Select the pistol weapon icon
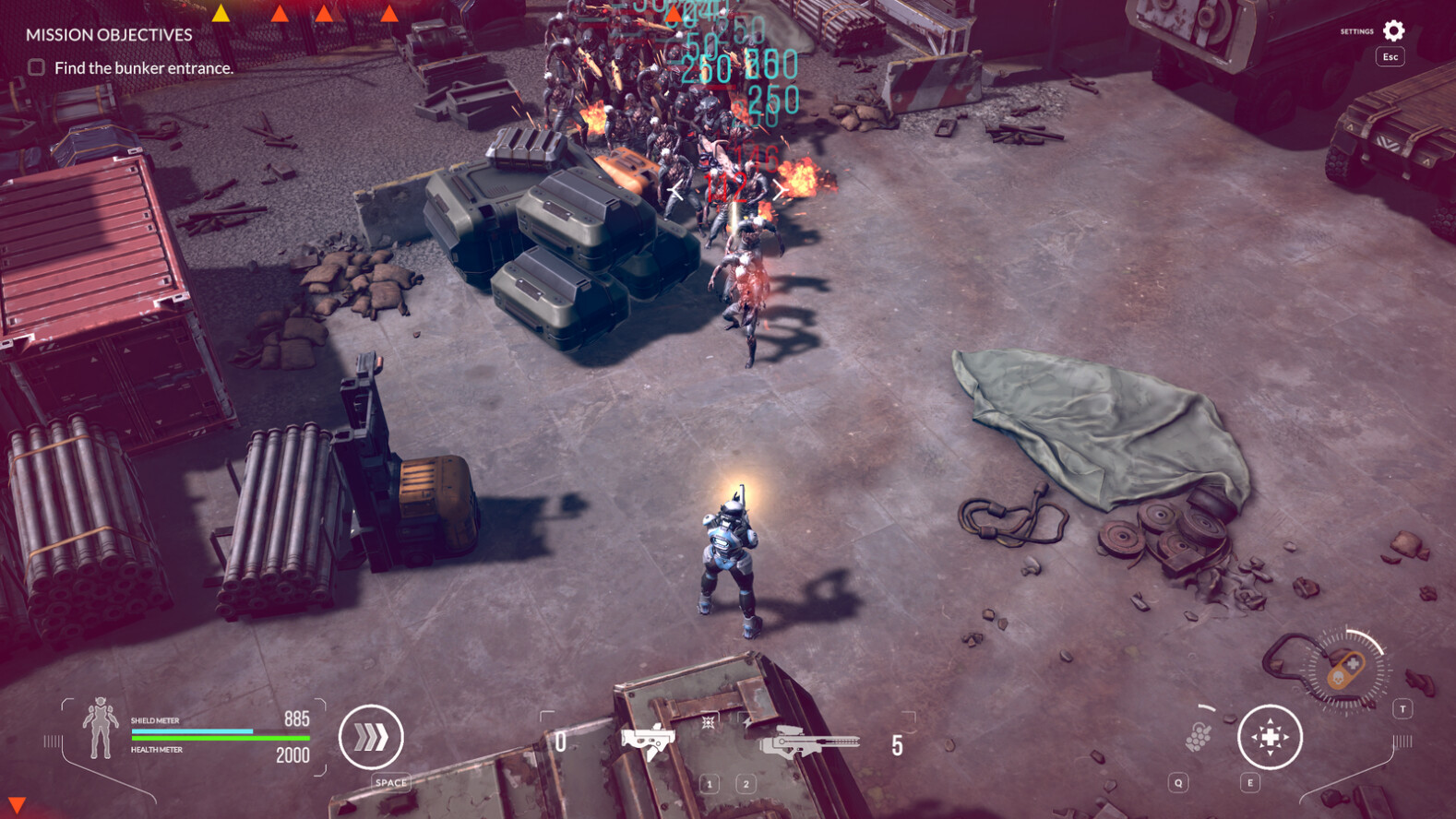This screenshot has height=819, width=1456. tap(650, 741)
